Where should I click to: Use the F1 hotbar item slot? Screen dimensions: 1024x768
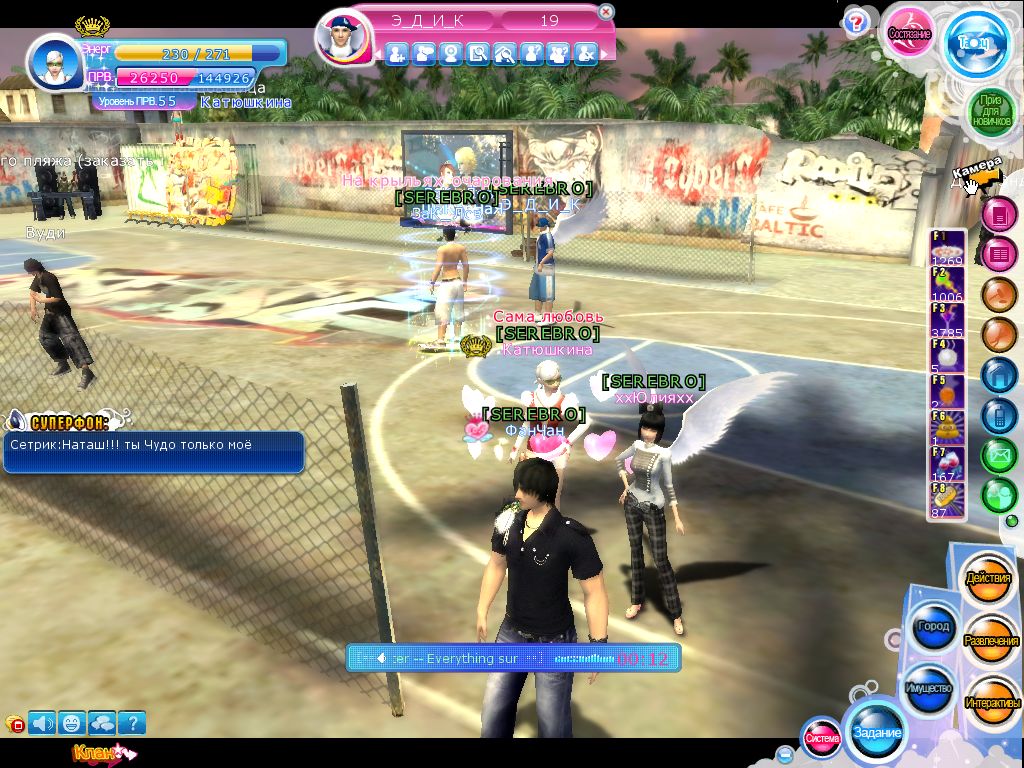point(947,248)
